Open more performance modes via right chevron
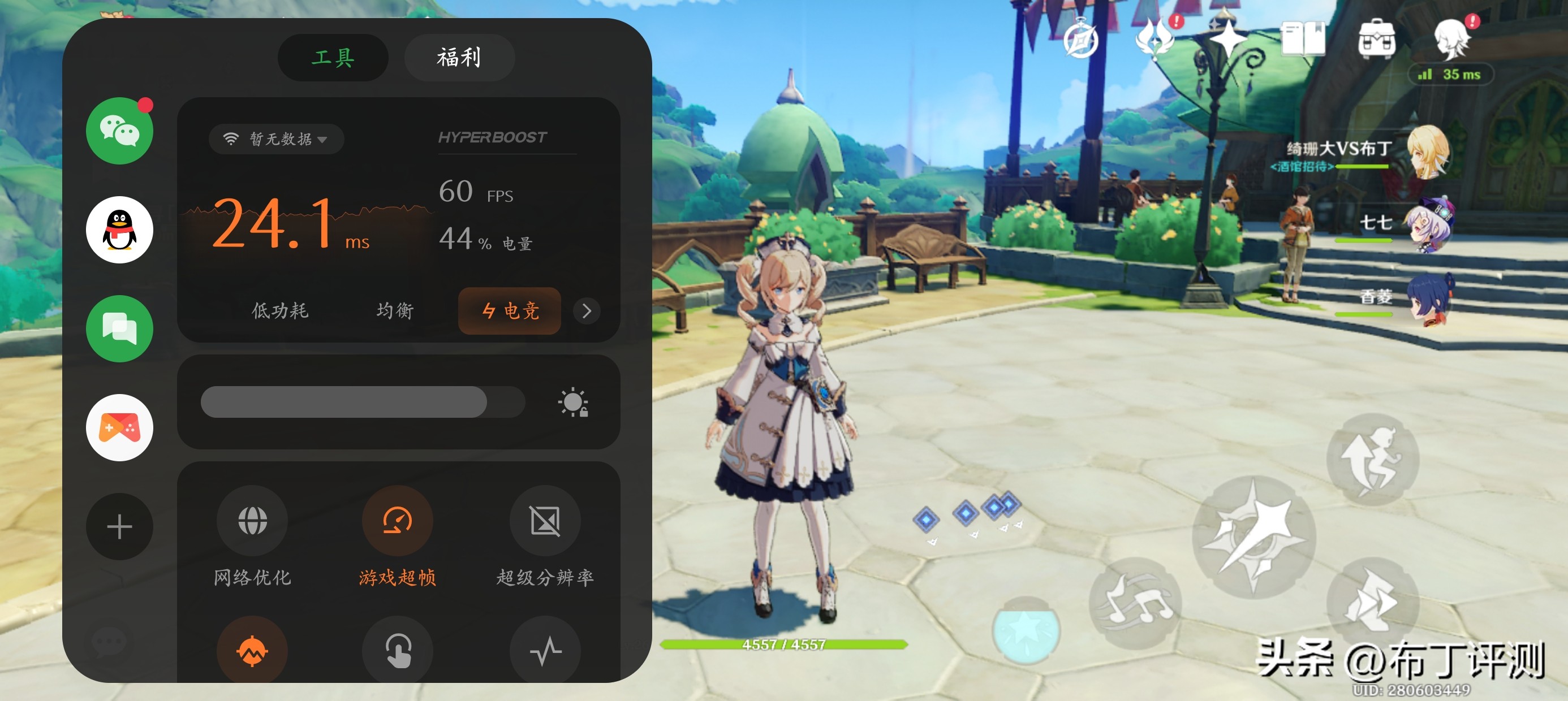 click(586, 311)
